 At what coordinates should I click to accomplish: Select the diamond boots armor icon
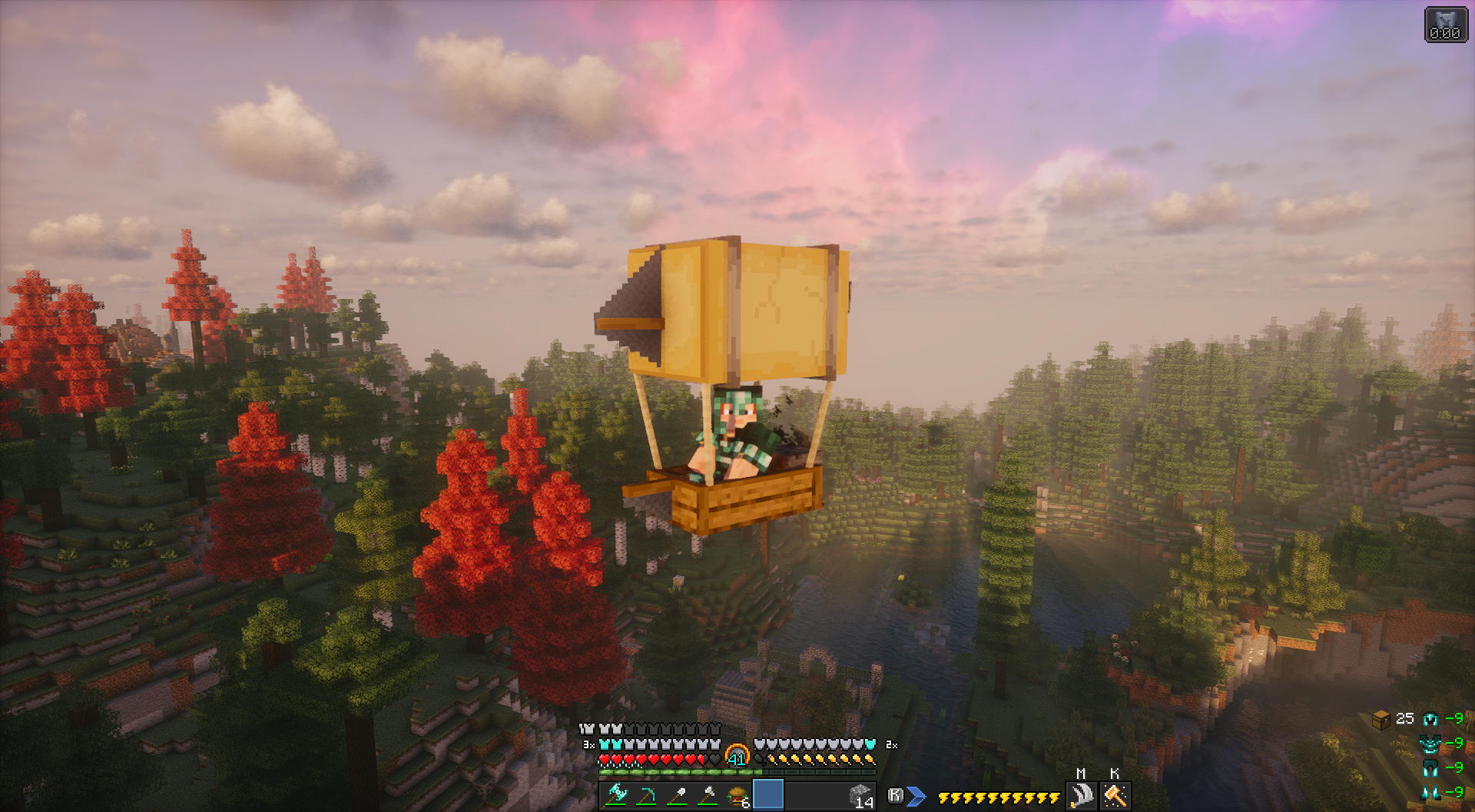[x=1430, y=792]
